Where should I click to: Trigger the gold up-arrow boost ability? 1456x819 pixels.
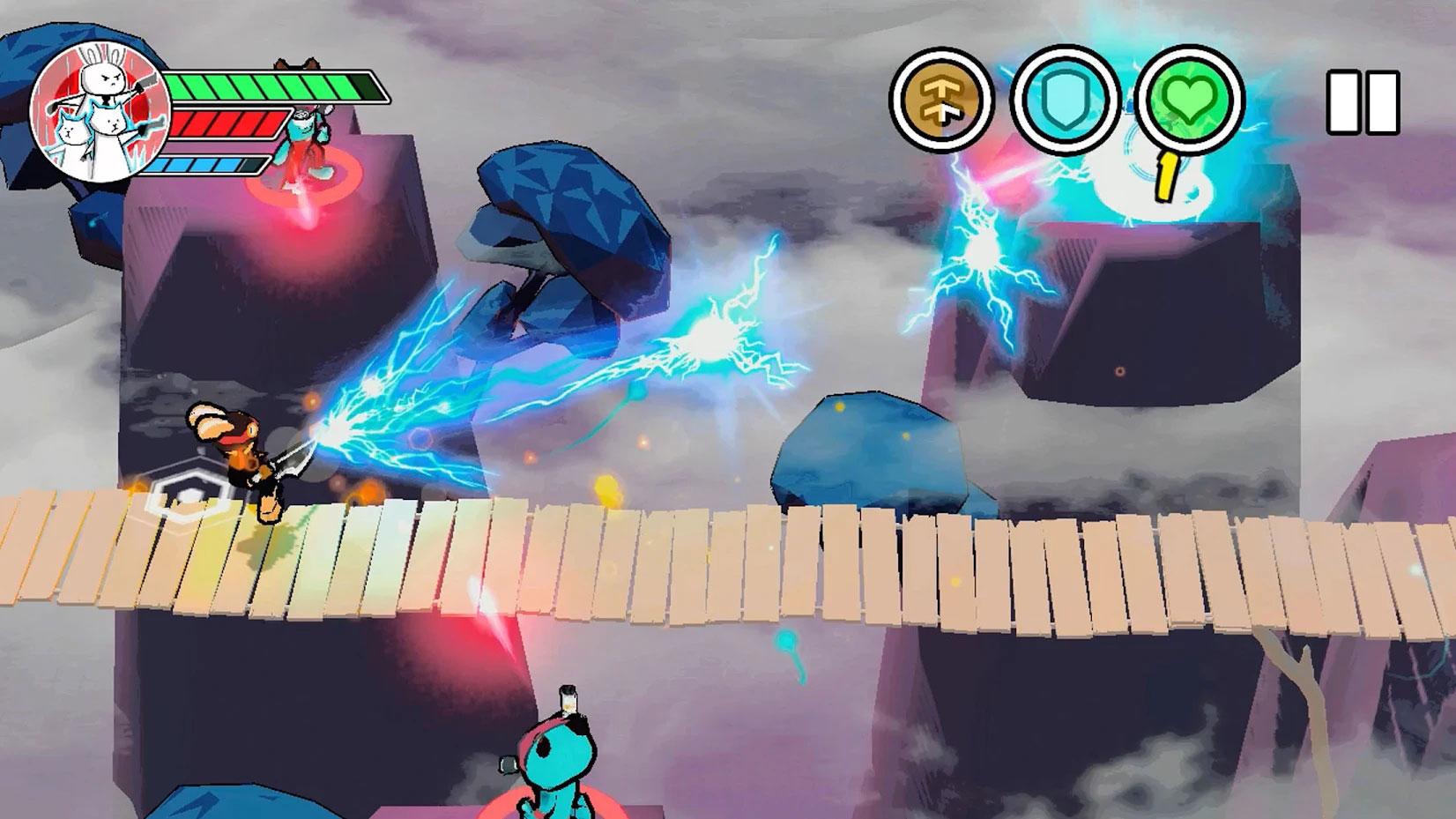point(941,100)
